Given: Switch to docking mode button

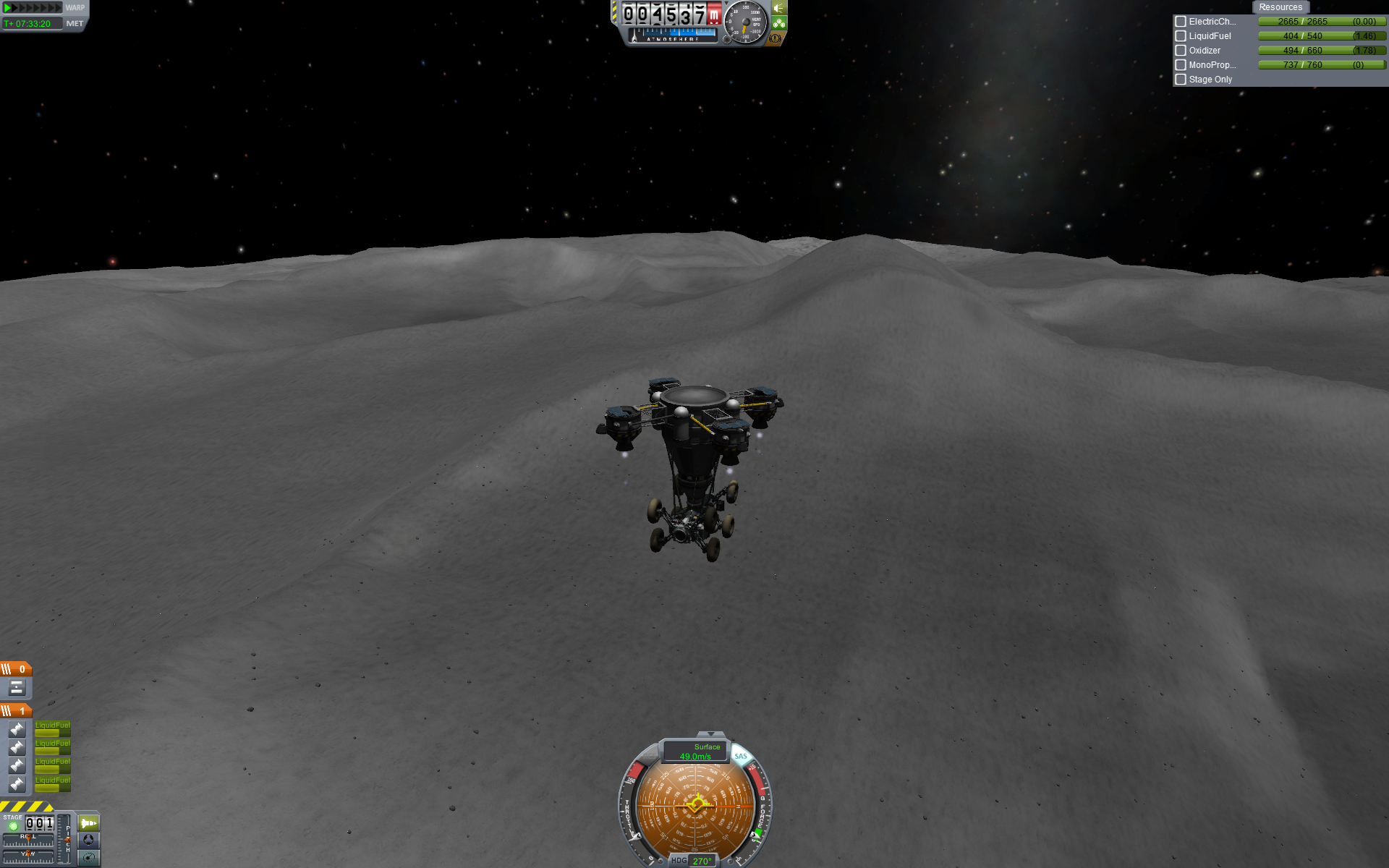Looking at the screenshot, I should 88,841.
